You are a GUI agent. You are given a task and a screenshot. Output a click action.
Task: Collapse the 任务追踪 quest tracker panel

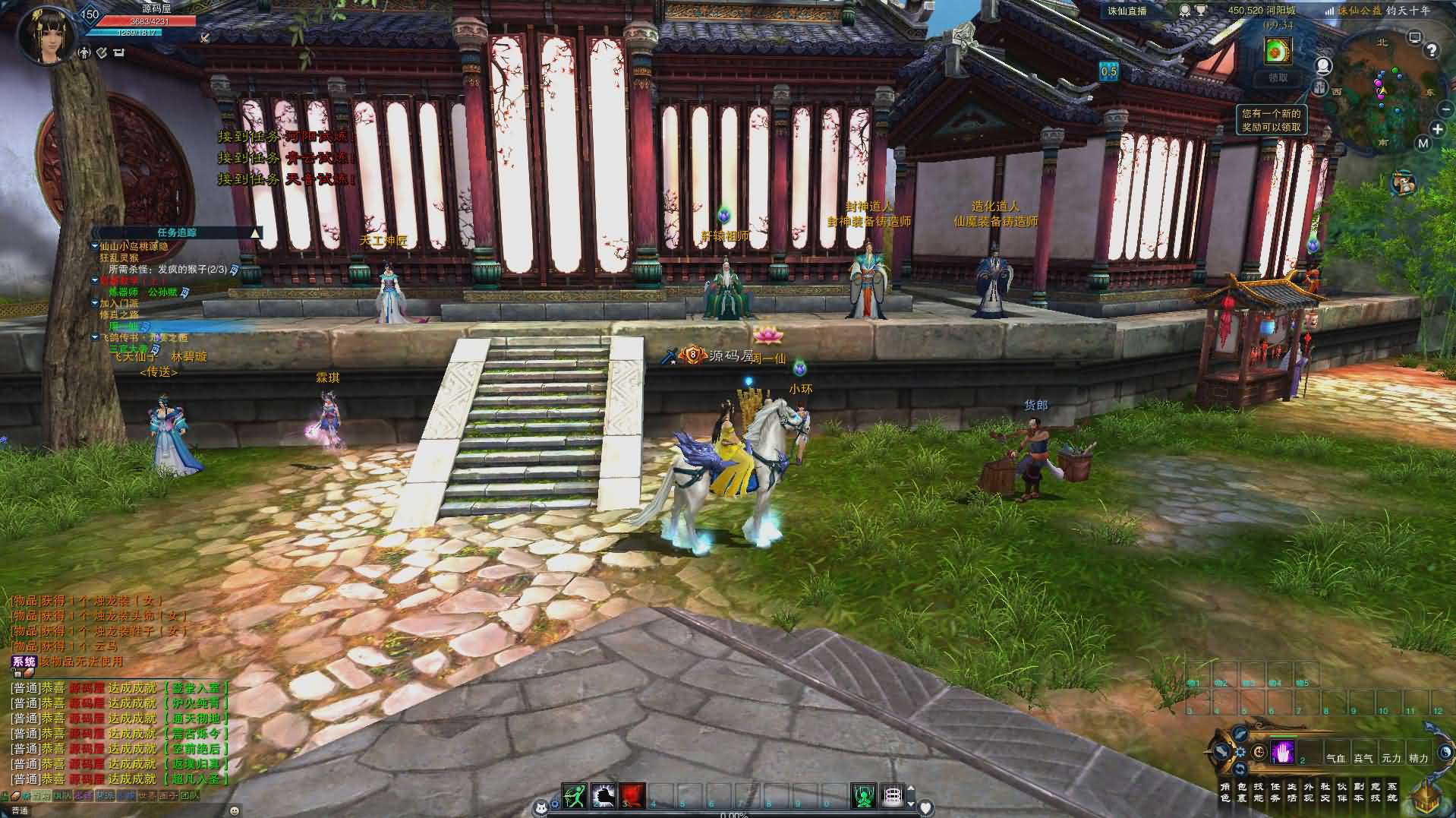click(x=256, y=232)
